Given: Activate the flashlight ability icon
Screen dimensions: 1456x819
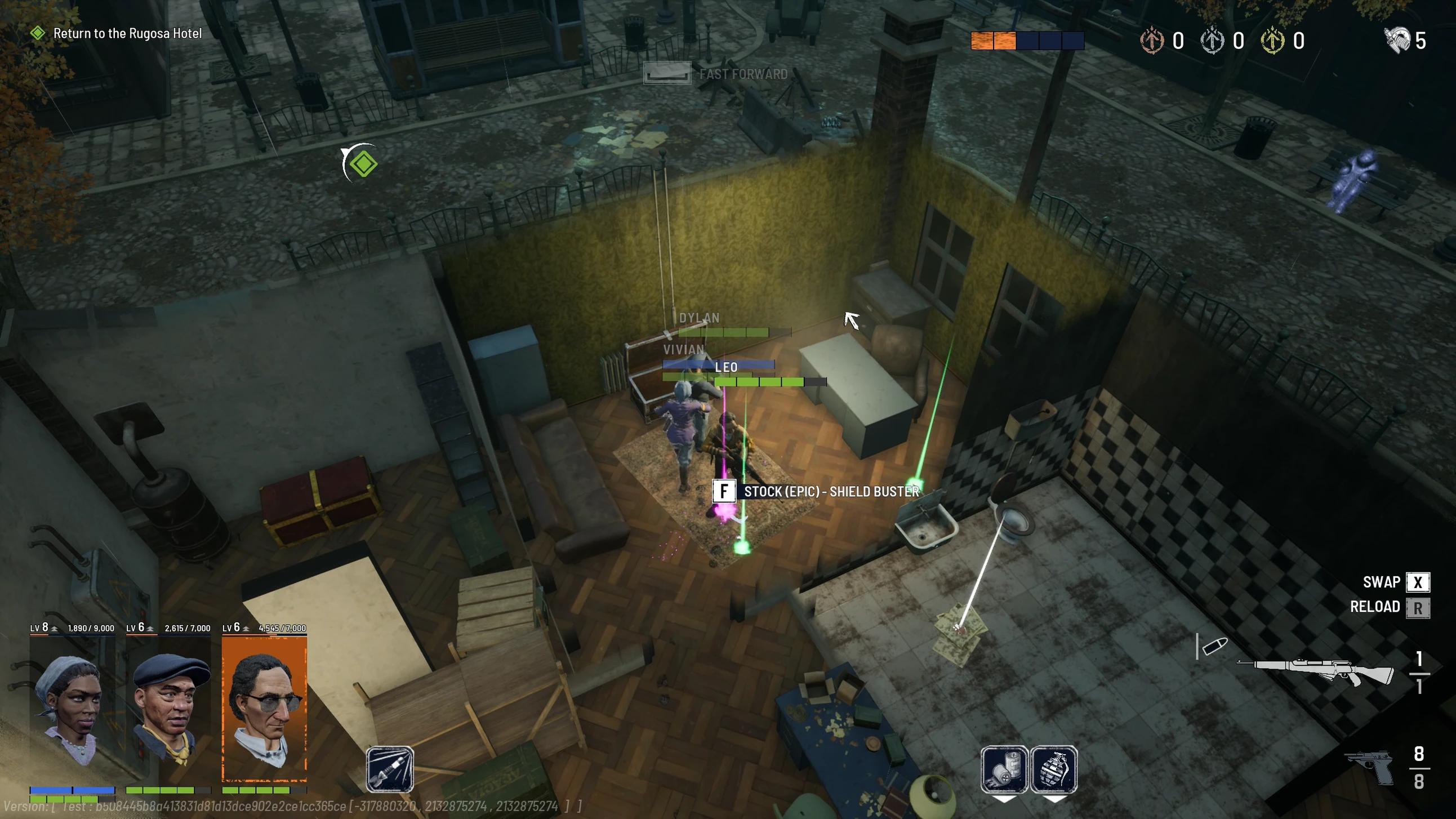Looking at the screenshot, I should [x=390, y=769].
